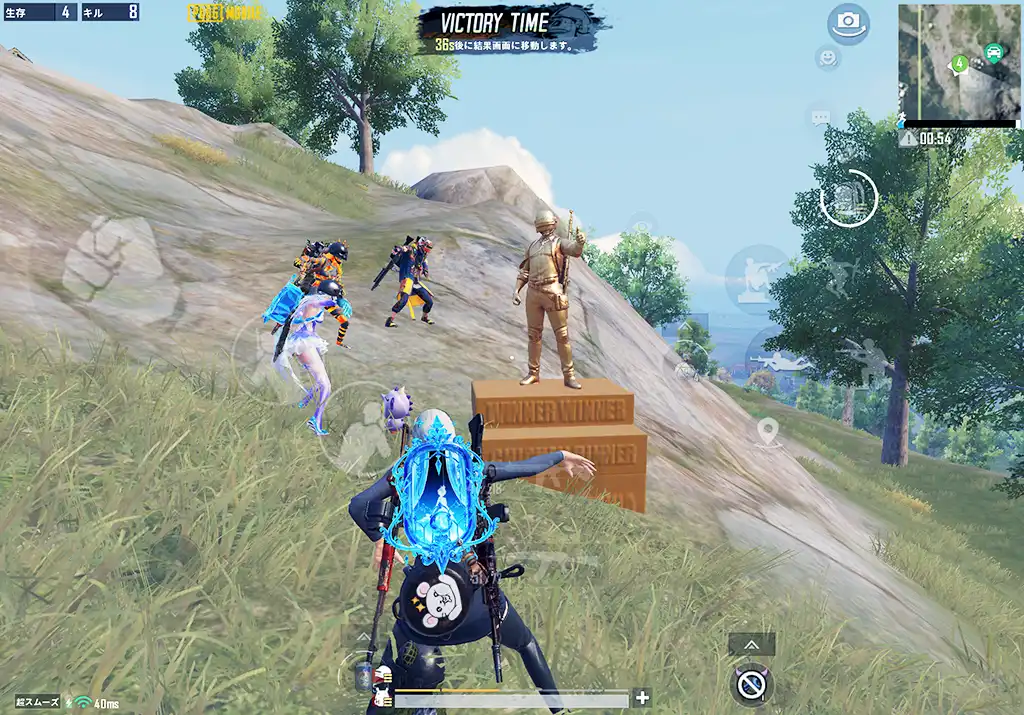Tap the crossed-out circle button
Viewport: 1024px width, 715px height.
[x=752, y=686]
